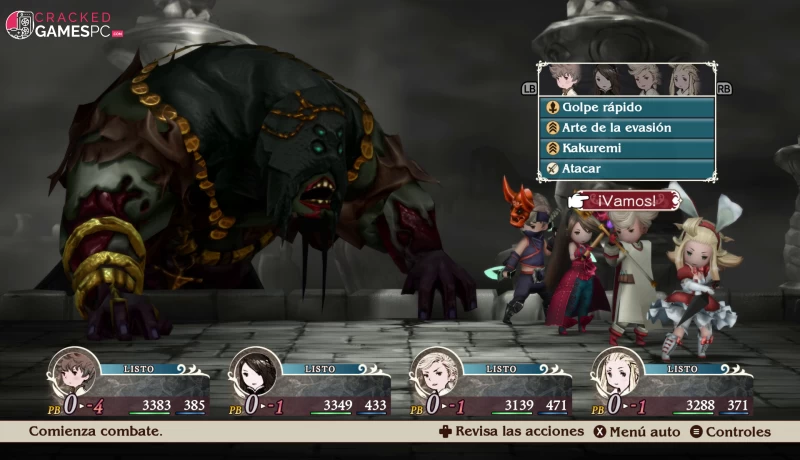Switch to the dark-haired portrait atop the command menu

(606, 80)
